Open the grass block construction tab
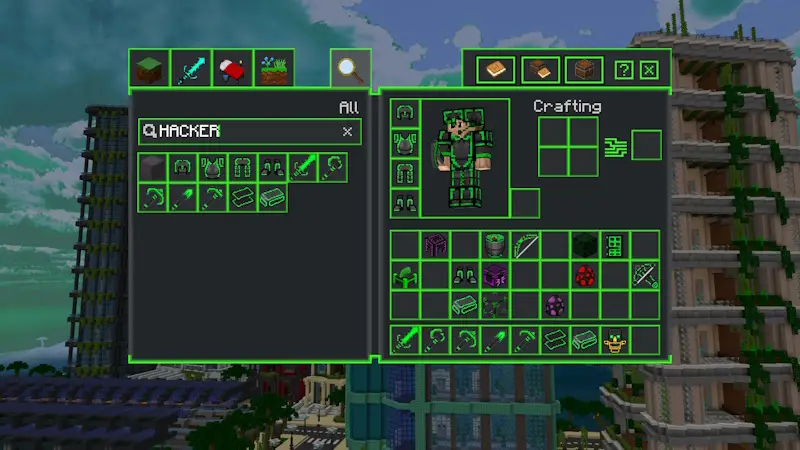 tap(147, 70)
